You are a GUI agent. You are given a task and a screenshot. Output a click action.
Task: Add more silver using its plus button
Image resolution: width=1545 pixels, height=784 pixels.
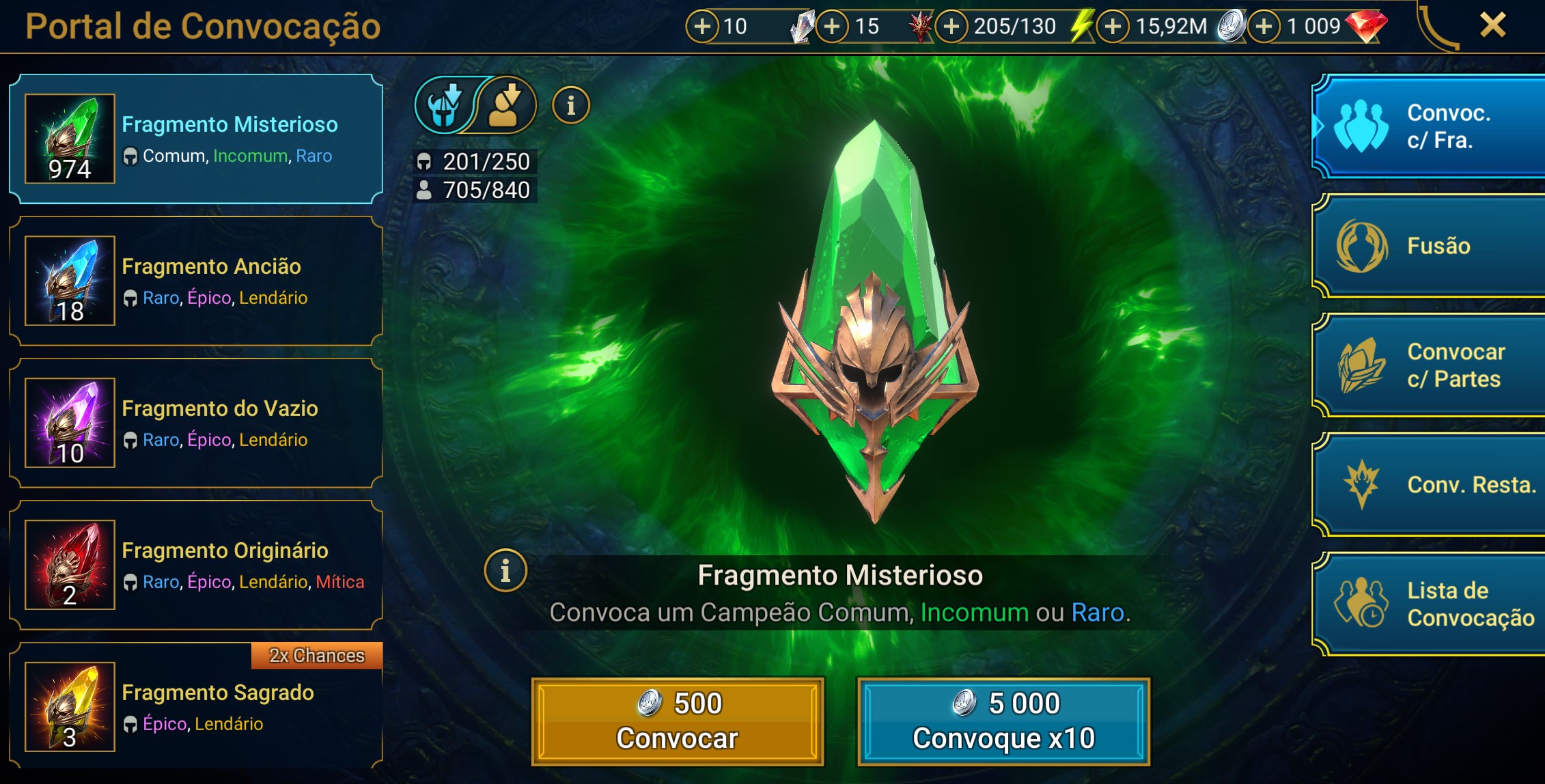tap(1113, 27)
